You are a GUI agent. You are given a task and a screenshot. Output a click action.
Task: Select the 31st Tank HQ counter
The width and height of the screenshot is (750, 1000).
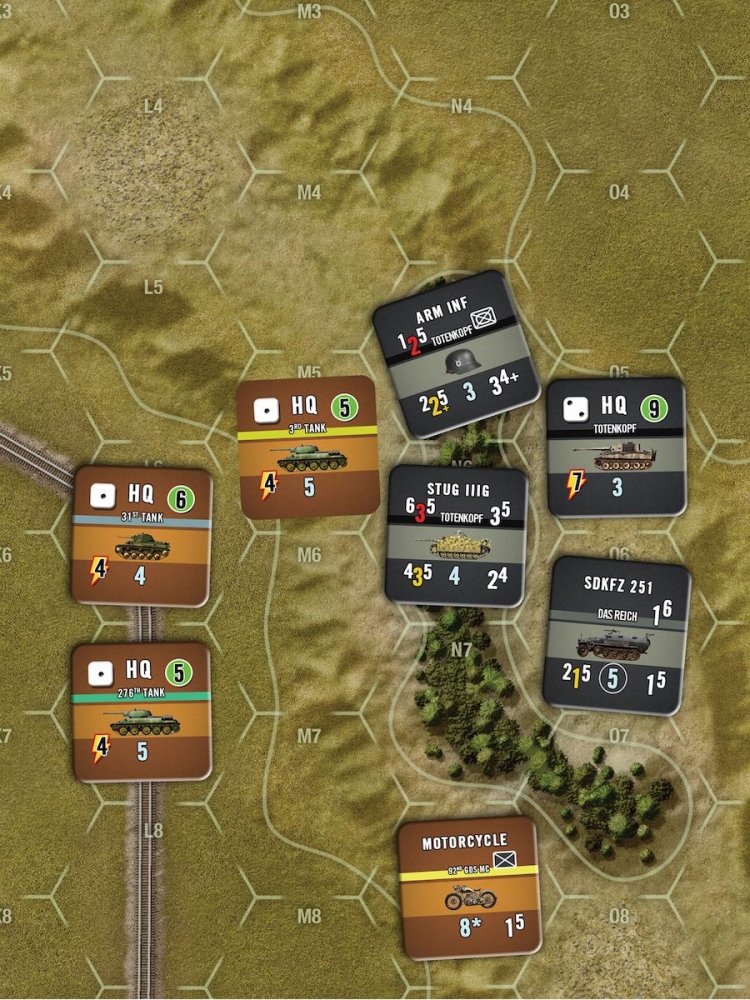pyautogui.click(x=142, y=536)
